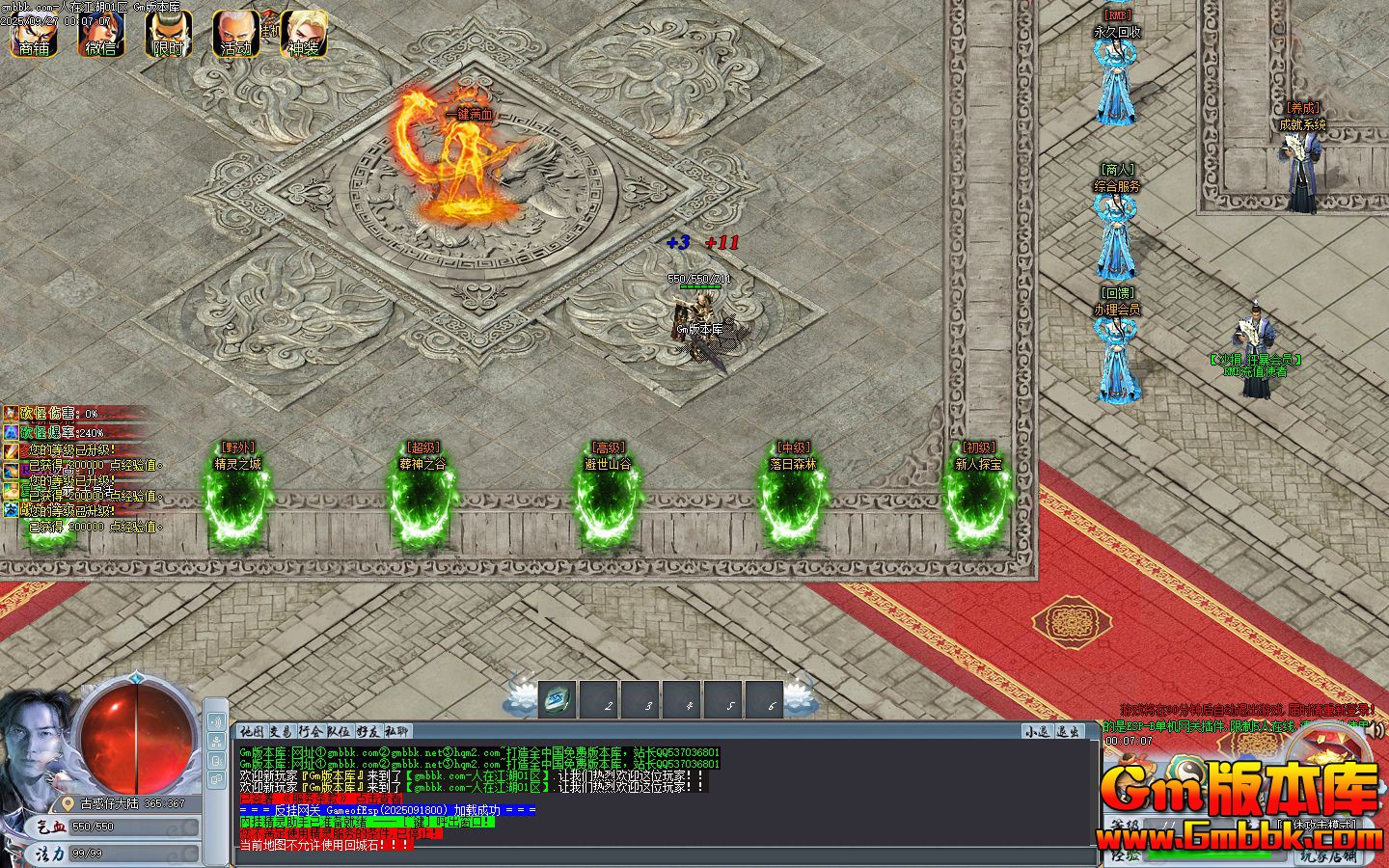Click the 小退 logout button

pyautogui.click(x=1037, y=732)
